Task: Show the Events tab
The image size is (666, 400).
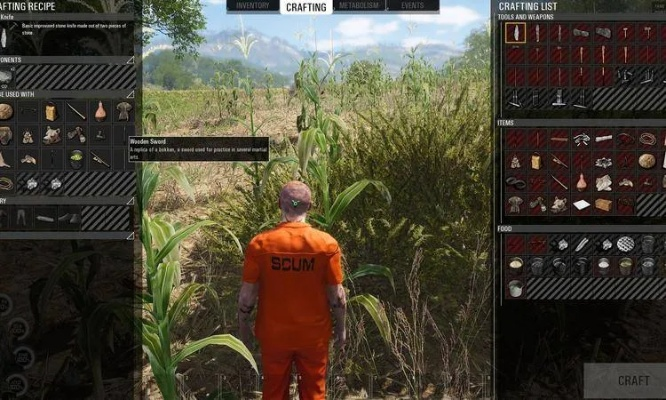Action: pos(413,7)
